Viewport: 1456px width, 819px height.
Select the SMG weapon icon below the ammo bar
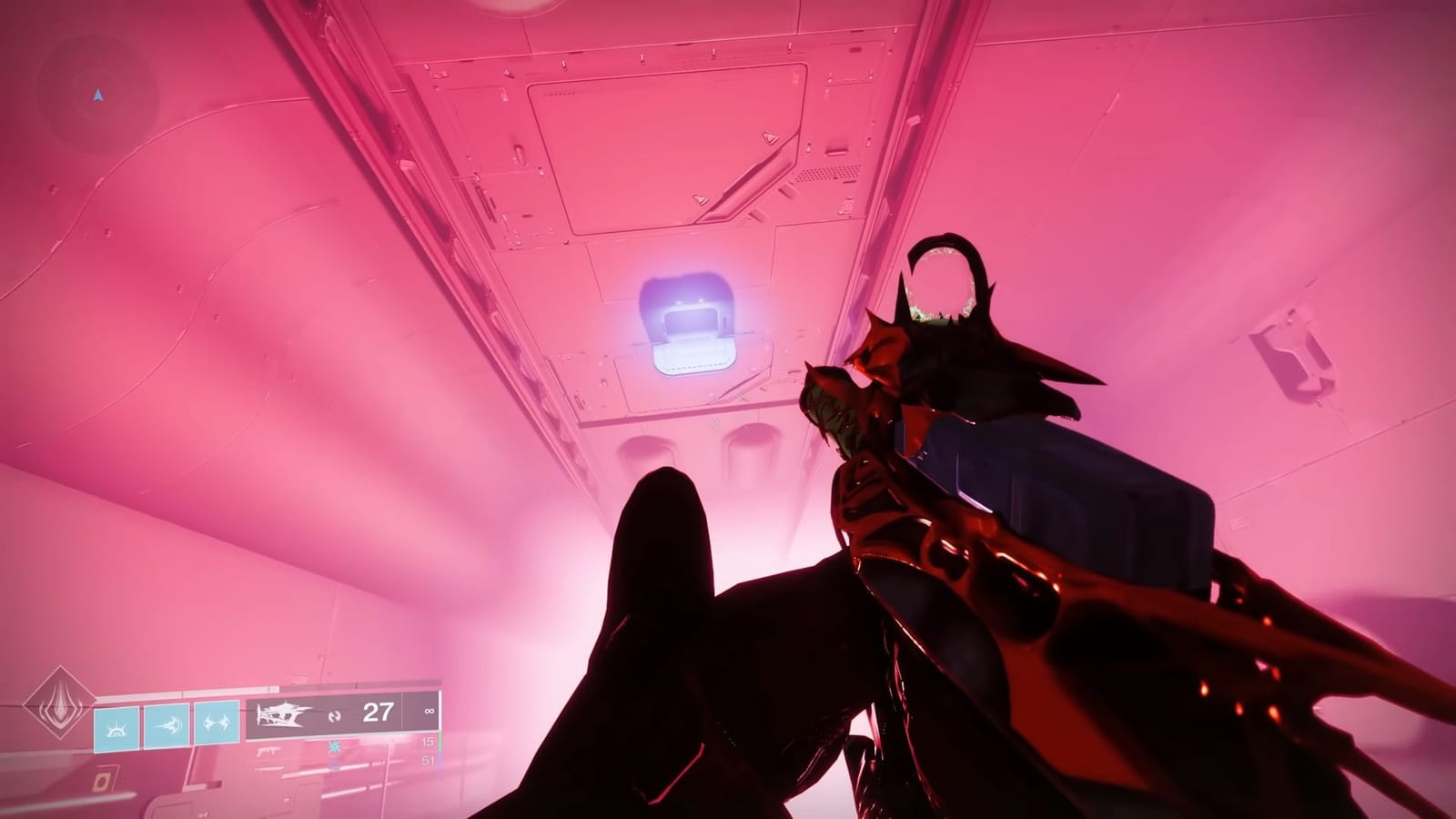point(269,751)
